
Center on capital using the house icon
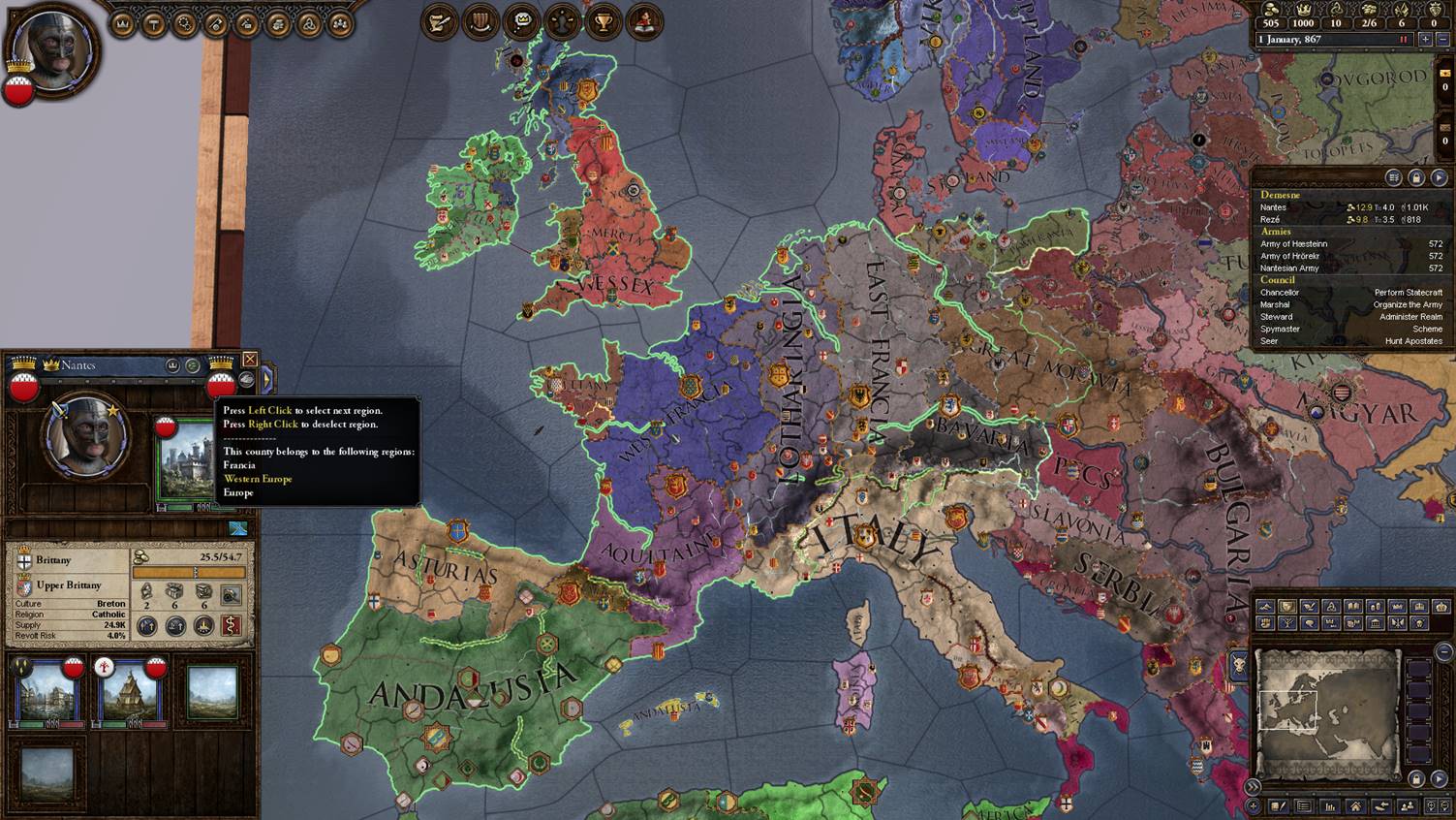1356,805
